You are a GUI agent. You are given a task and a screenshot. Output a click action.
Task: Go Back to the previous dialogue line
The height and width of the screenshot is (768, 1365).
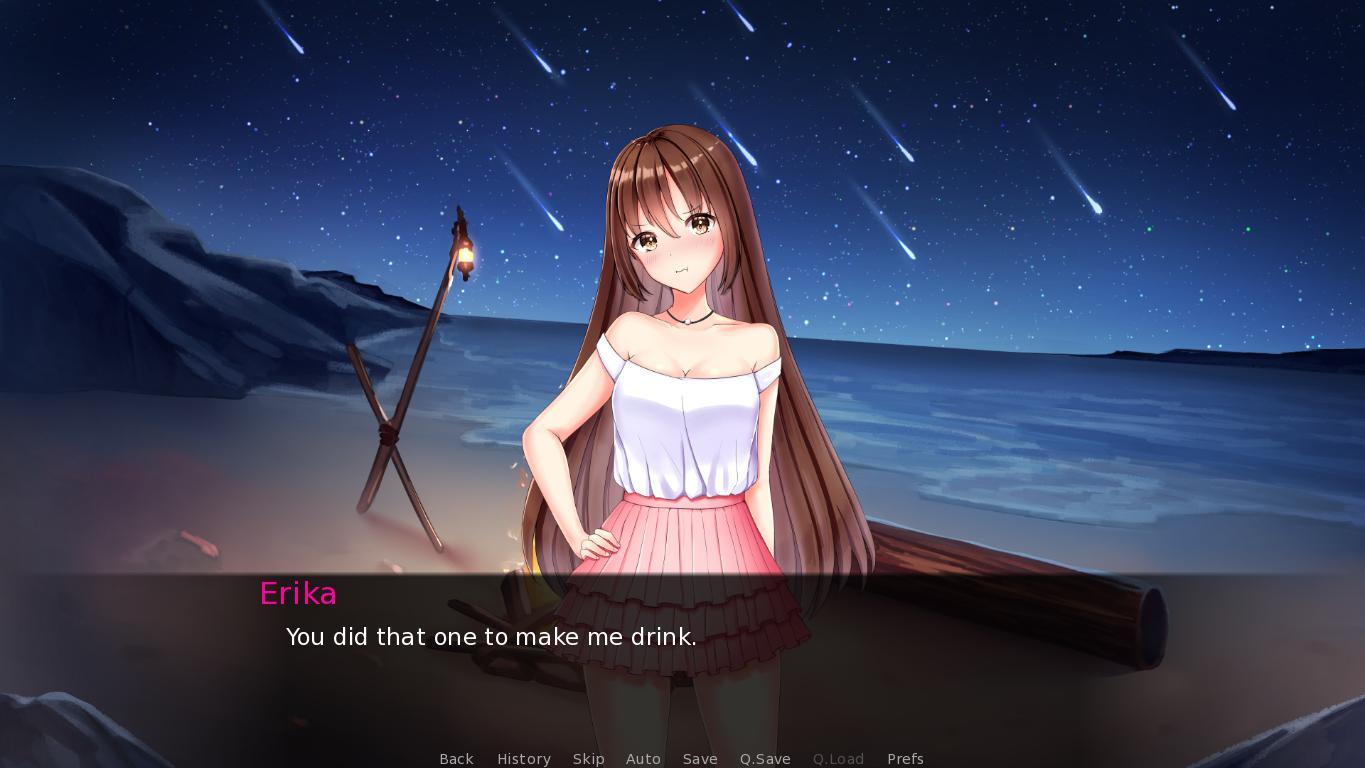coord(456,759)
